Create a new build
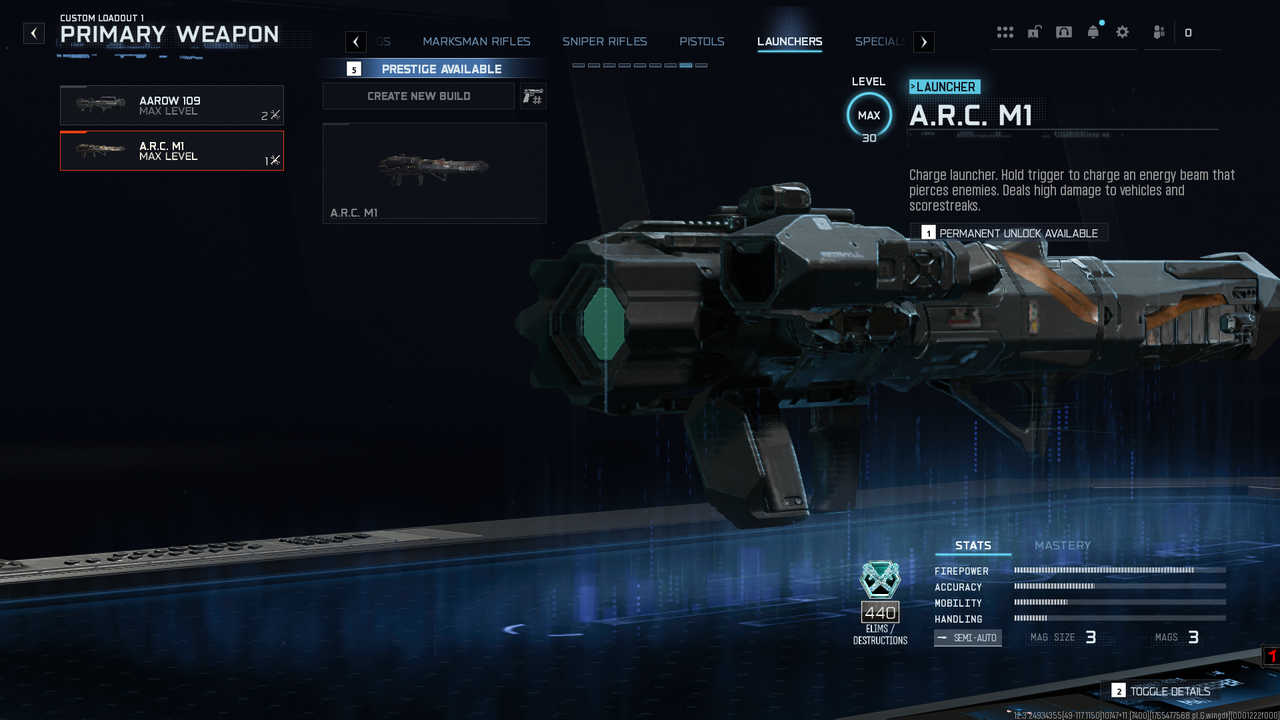 pyautogui.click(x=418, y=96)
